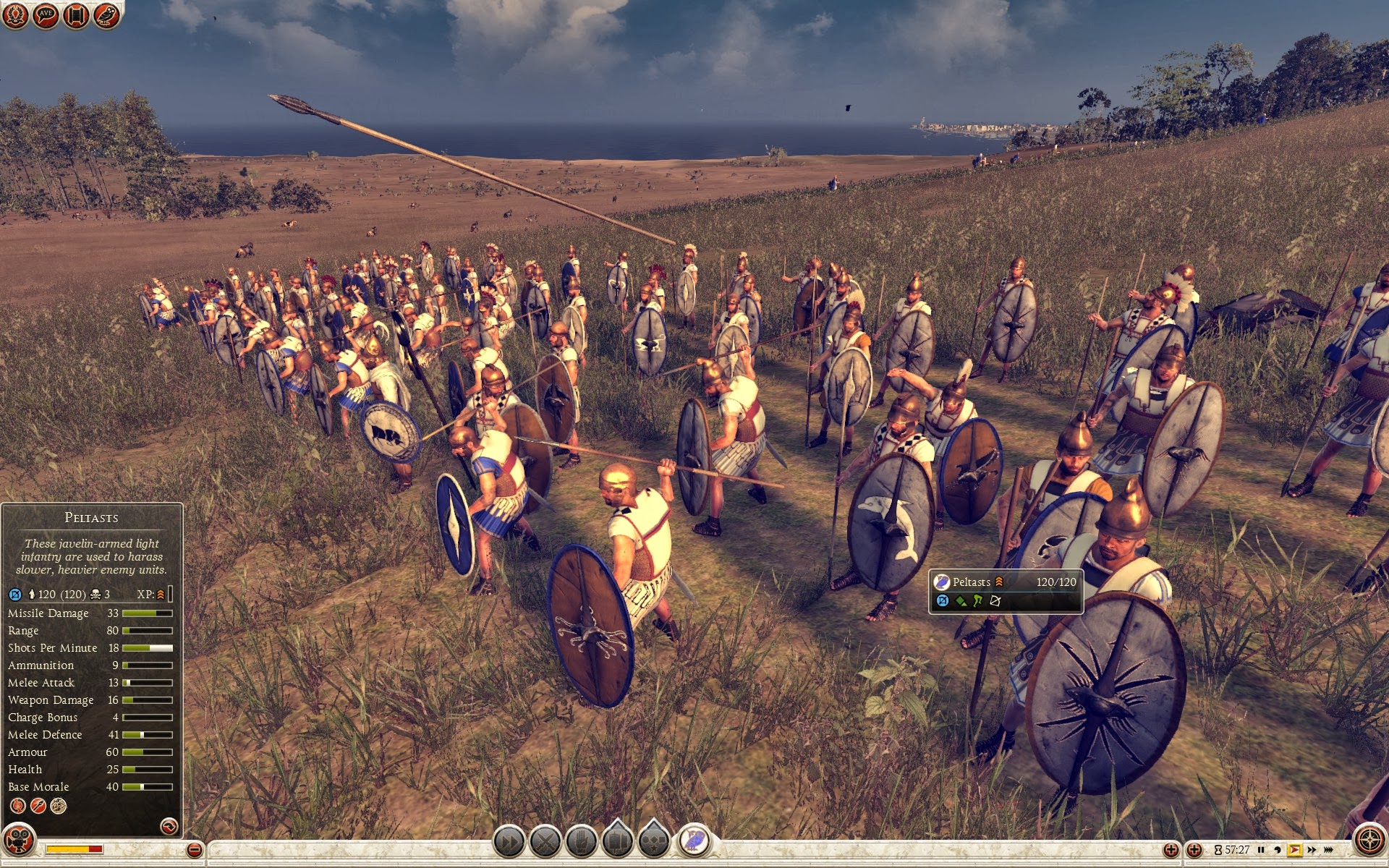Open the laurel wreath helmet menu
The height and width of the screenshot is (868, 1389).
[15, 15]
